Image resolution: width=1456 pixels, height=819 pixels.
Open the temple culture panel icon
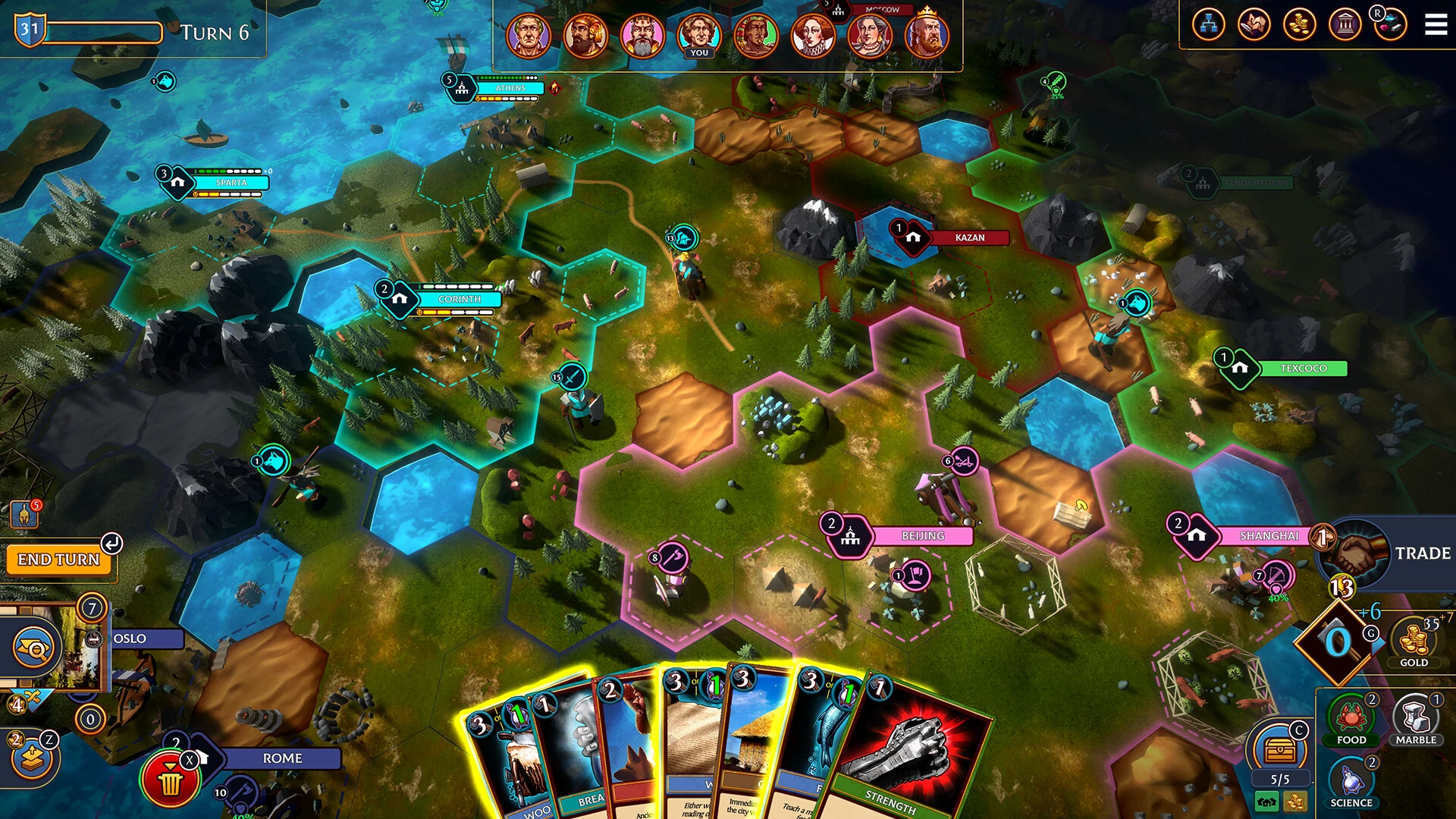pos(1344,24)
